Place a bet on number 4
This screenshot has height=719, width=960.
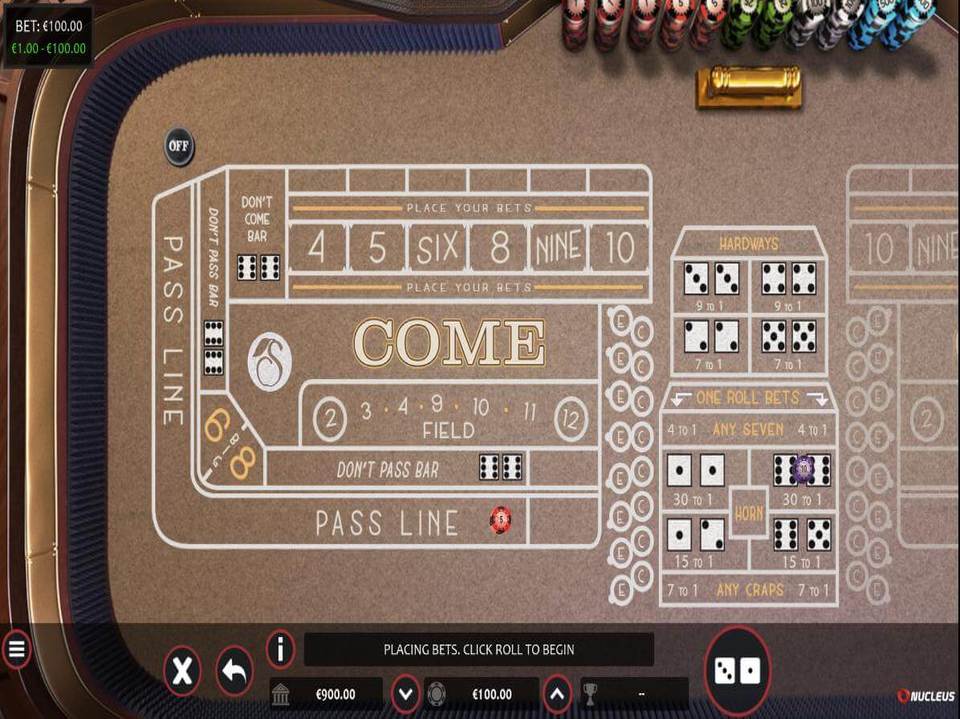tap(317, 247)
